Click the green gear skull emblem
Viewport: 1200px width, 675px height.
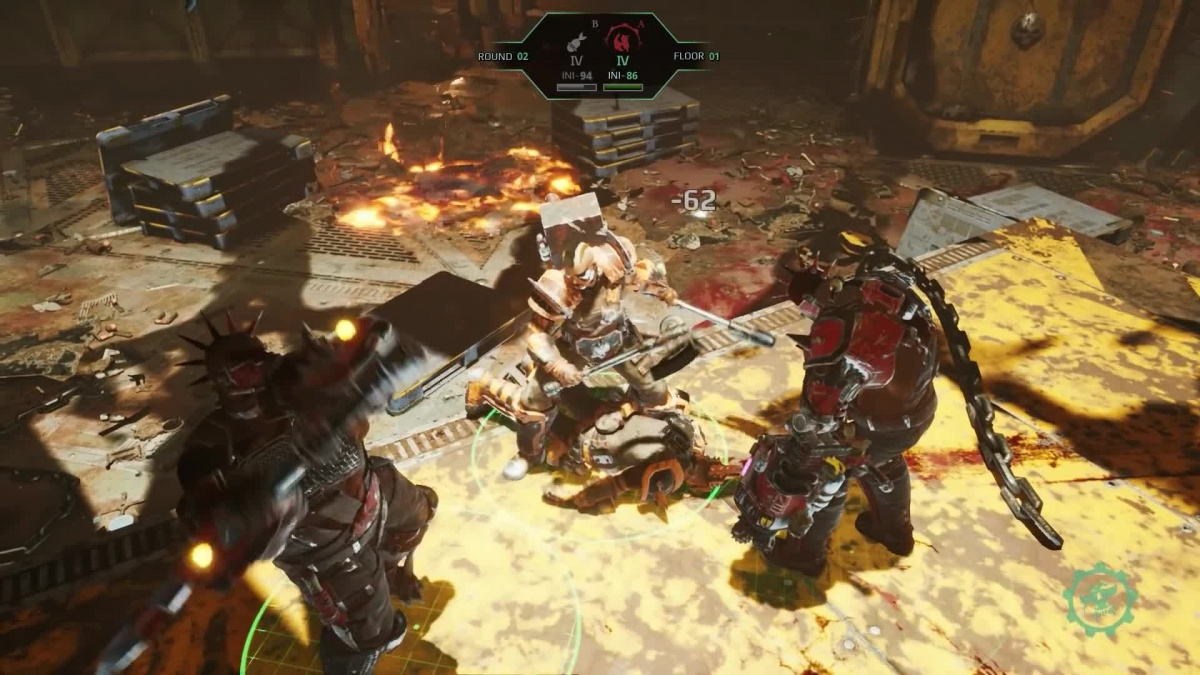point(1100,600)
